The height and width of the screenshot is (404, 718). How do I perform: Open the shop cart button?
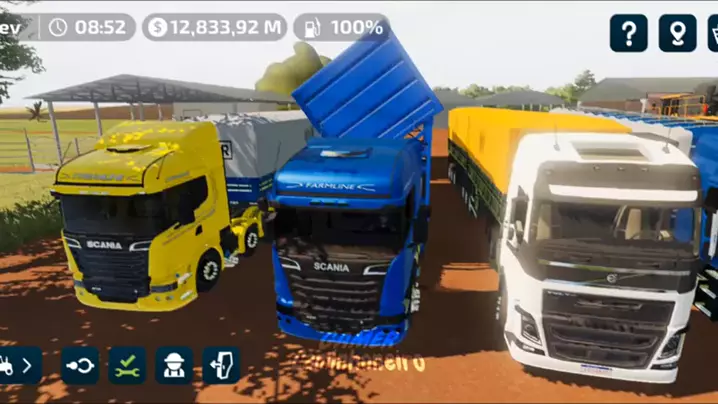(x=712, y=33)
